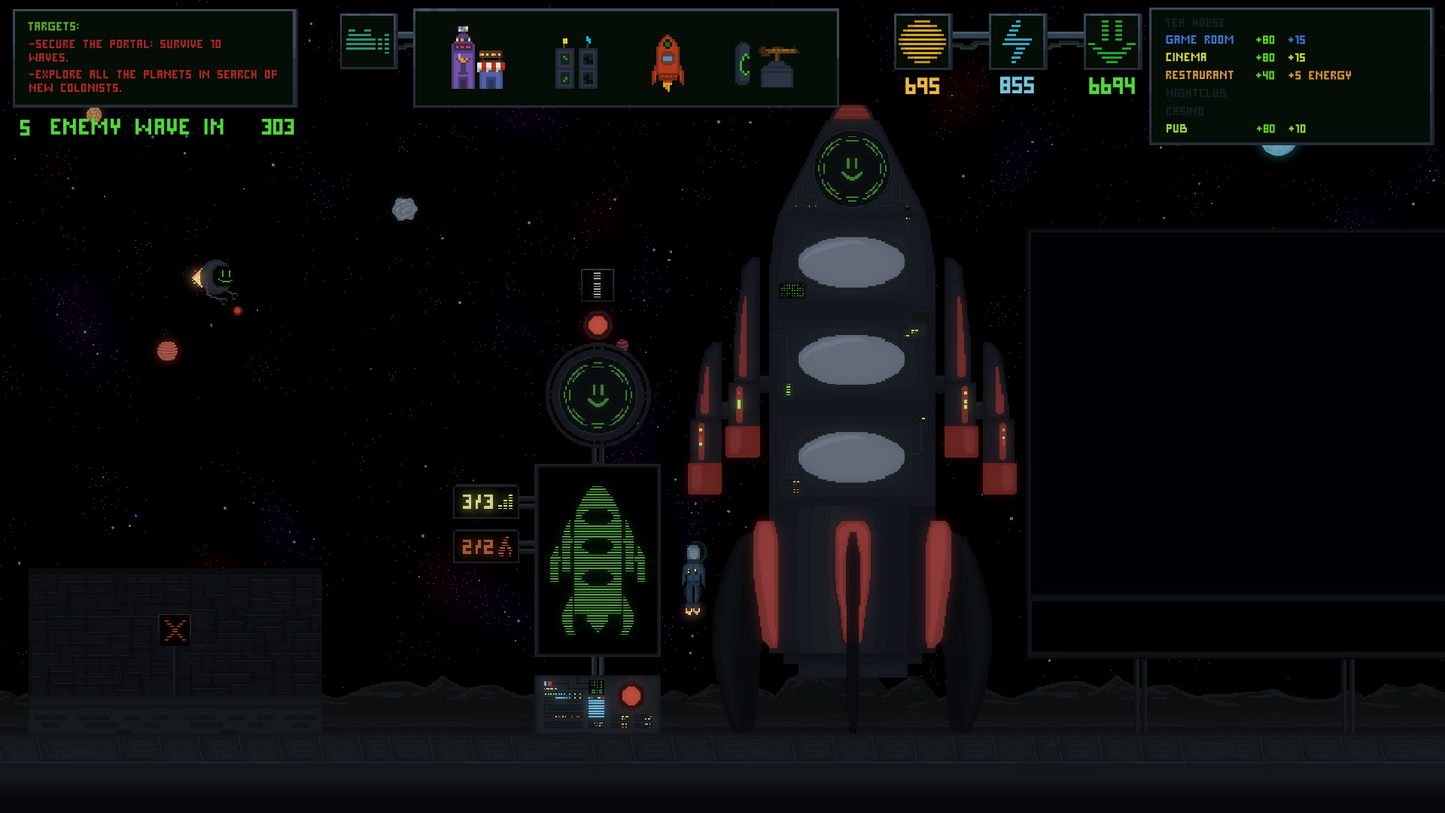
Task: Open the residential and shop buildings category
Action: [478, 60]
